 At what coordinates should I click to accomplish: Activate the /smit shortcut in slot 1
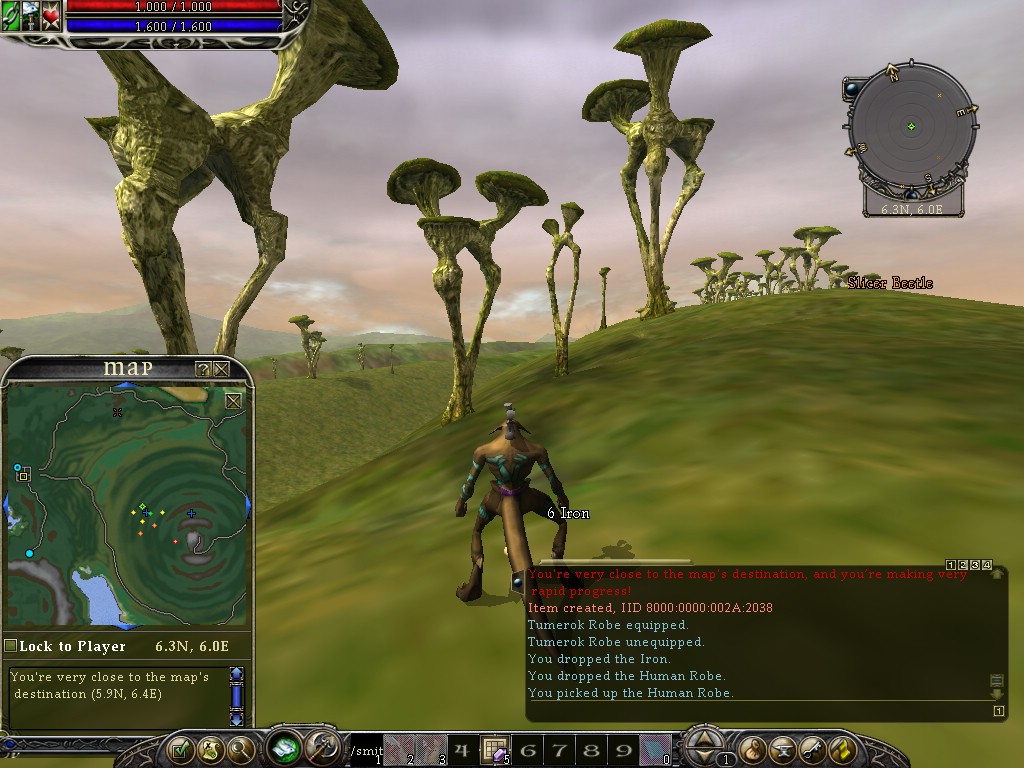(365, 749)
